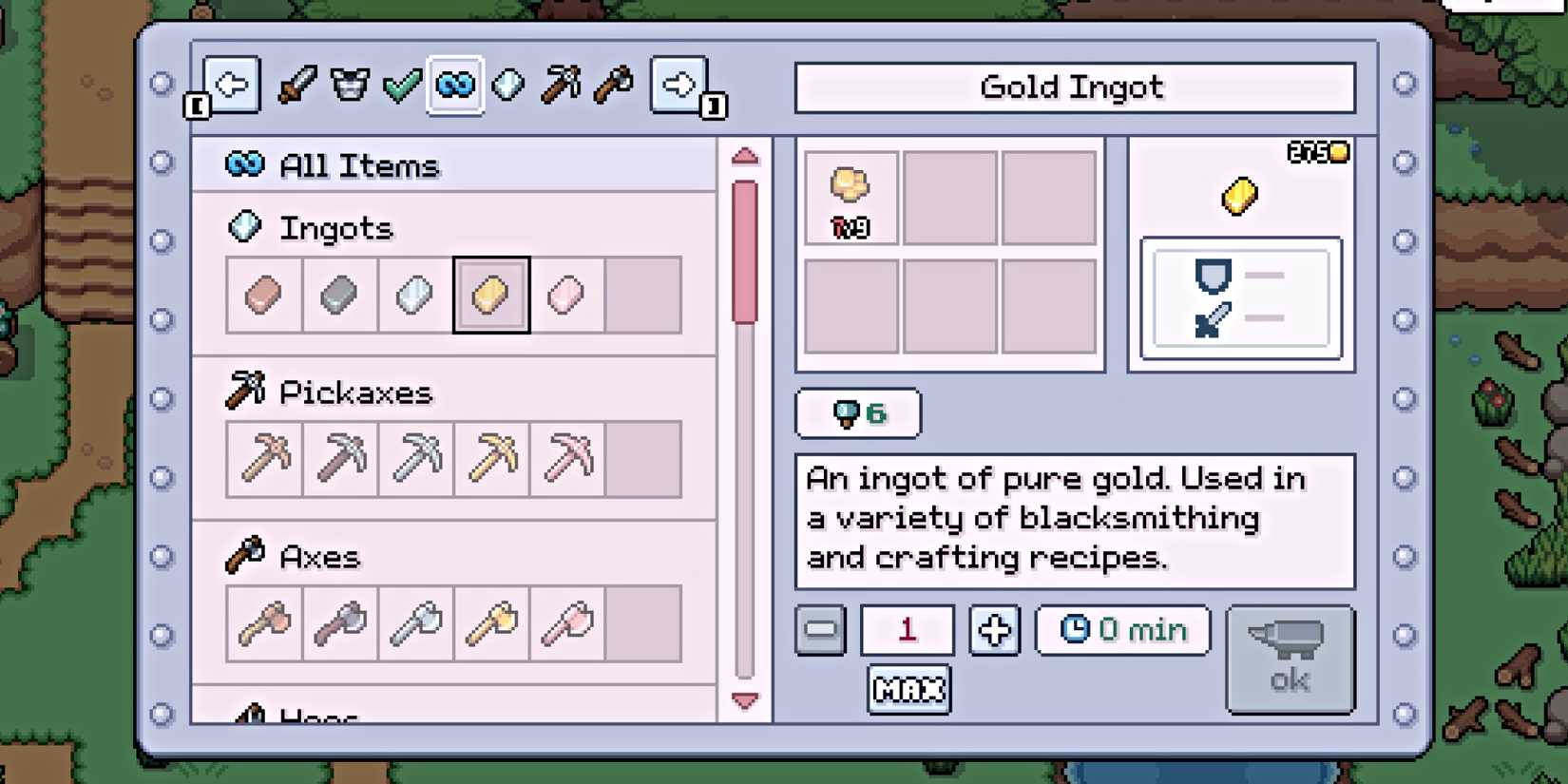Select the All Items infinity icon
The image size is (1568, 784).
454,86
